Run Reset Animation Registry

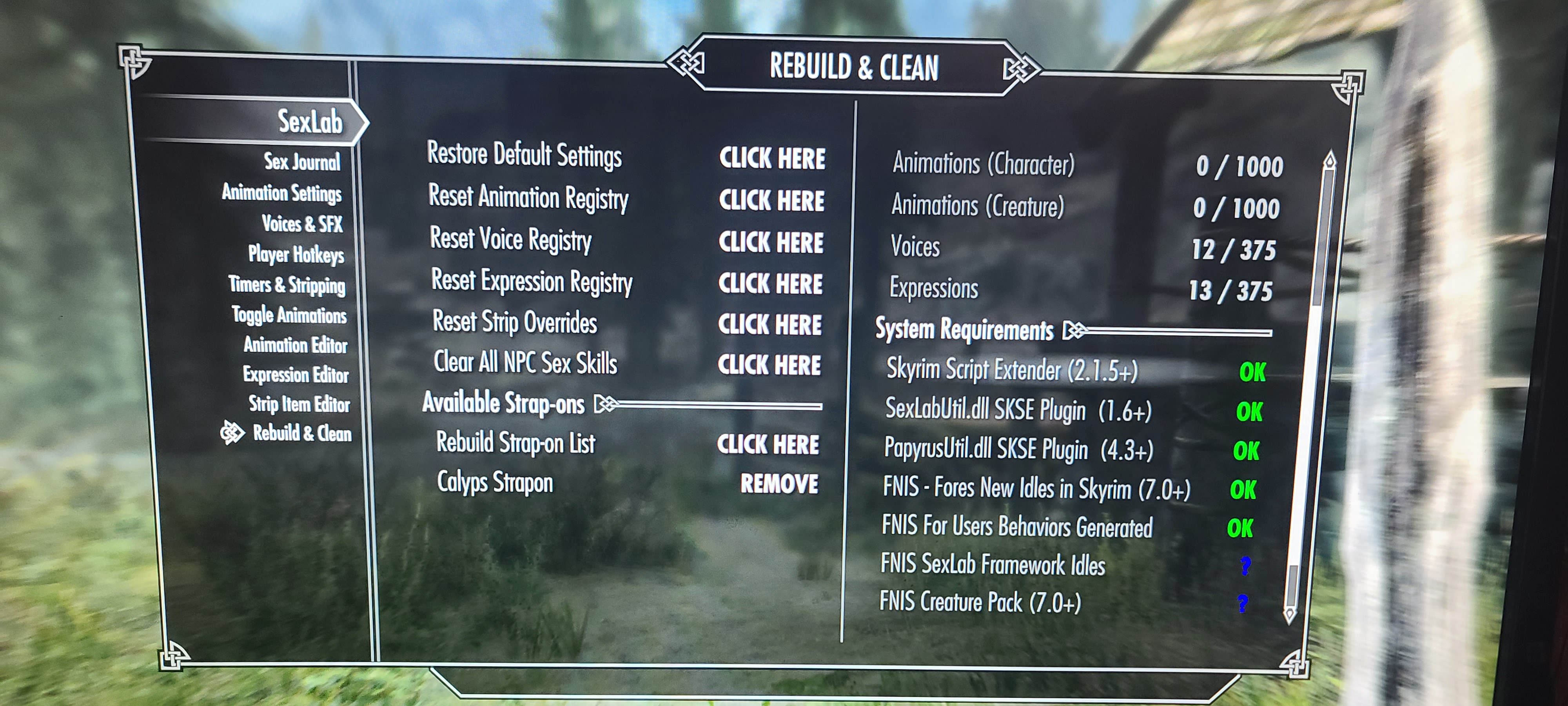click(771, 200)
